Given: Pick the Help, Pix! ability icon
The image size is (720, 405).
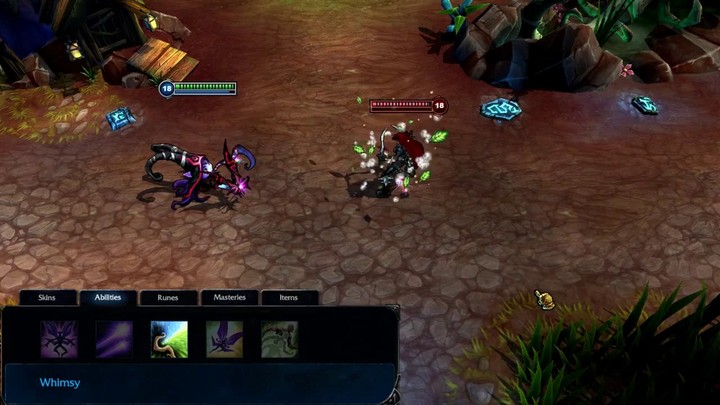Looking at the screenshot, I should click(224, 339).
